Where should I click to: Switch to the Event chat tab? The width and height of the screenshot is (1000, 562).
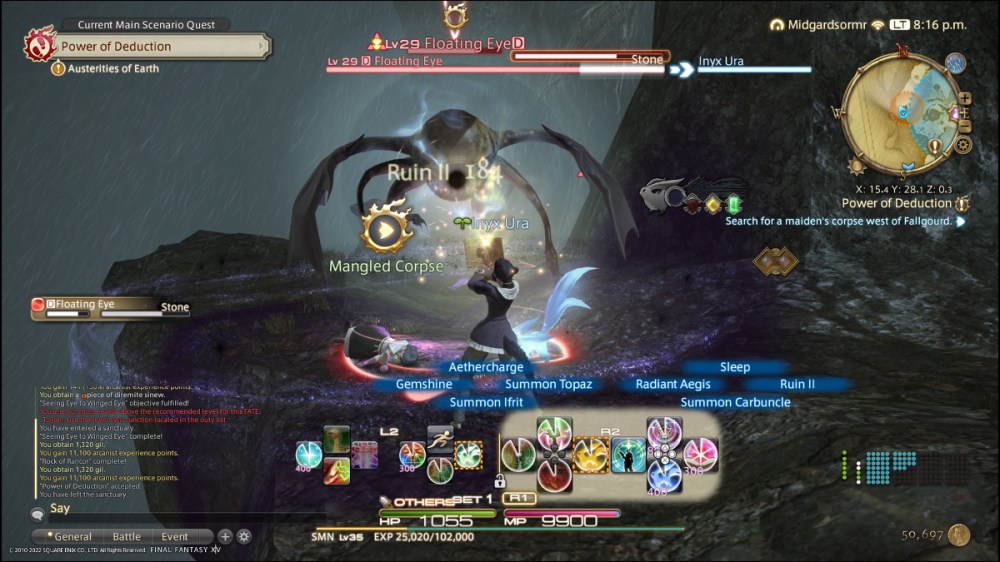175,537
